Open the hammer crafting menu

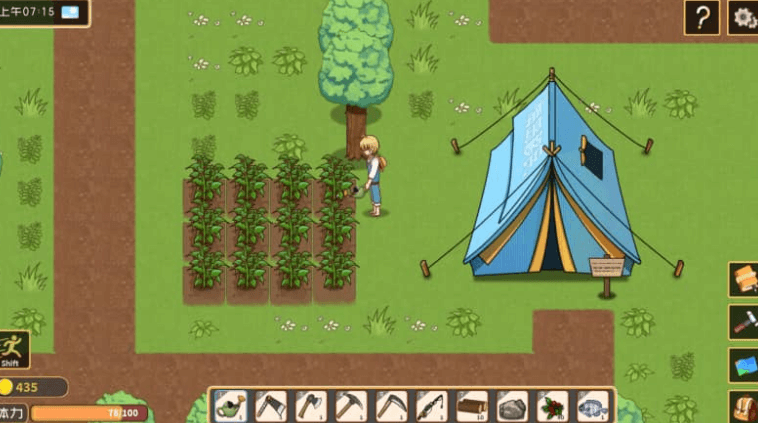(744, 322)
